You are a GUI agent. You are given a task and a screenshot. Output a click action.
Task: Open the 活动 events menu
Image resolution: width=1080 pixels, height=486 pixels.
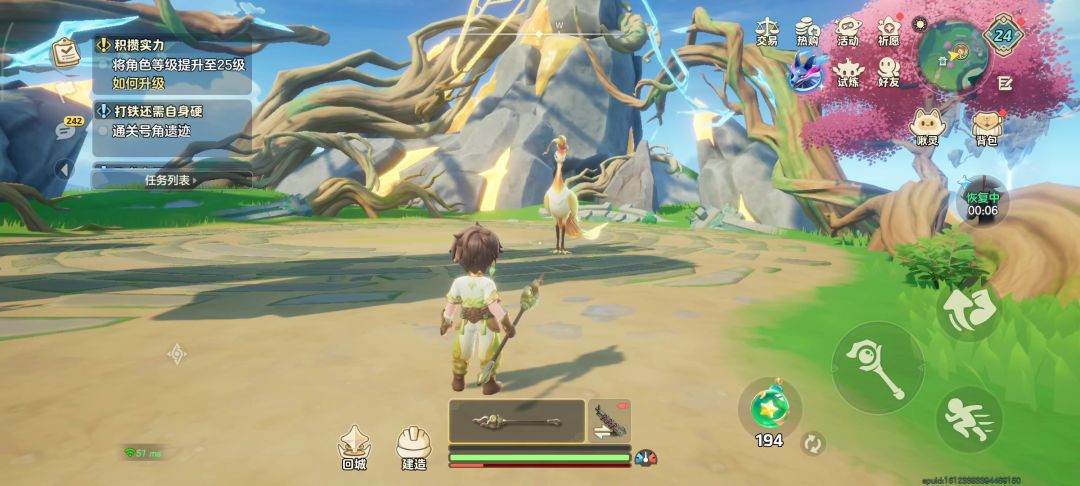click(848, 31)
